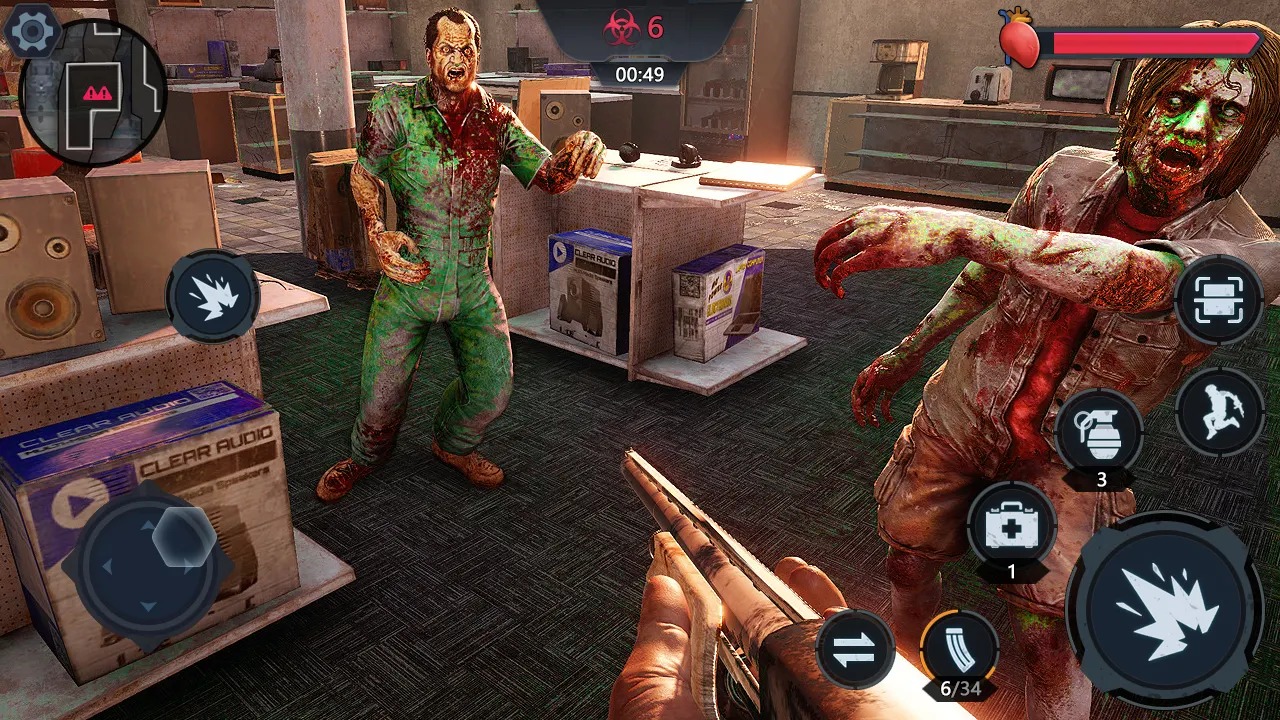Tap the small left-side fire button
Viewport: 1280px width, 720px height.
click(212, 296)
